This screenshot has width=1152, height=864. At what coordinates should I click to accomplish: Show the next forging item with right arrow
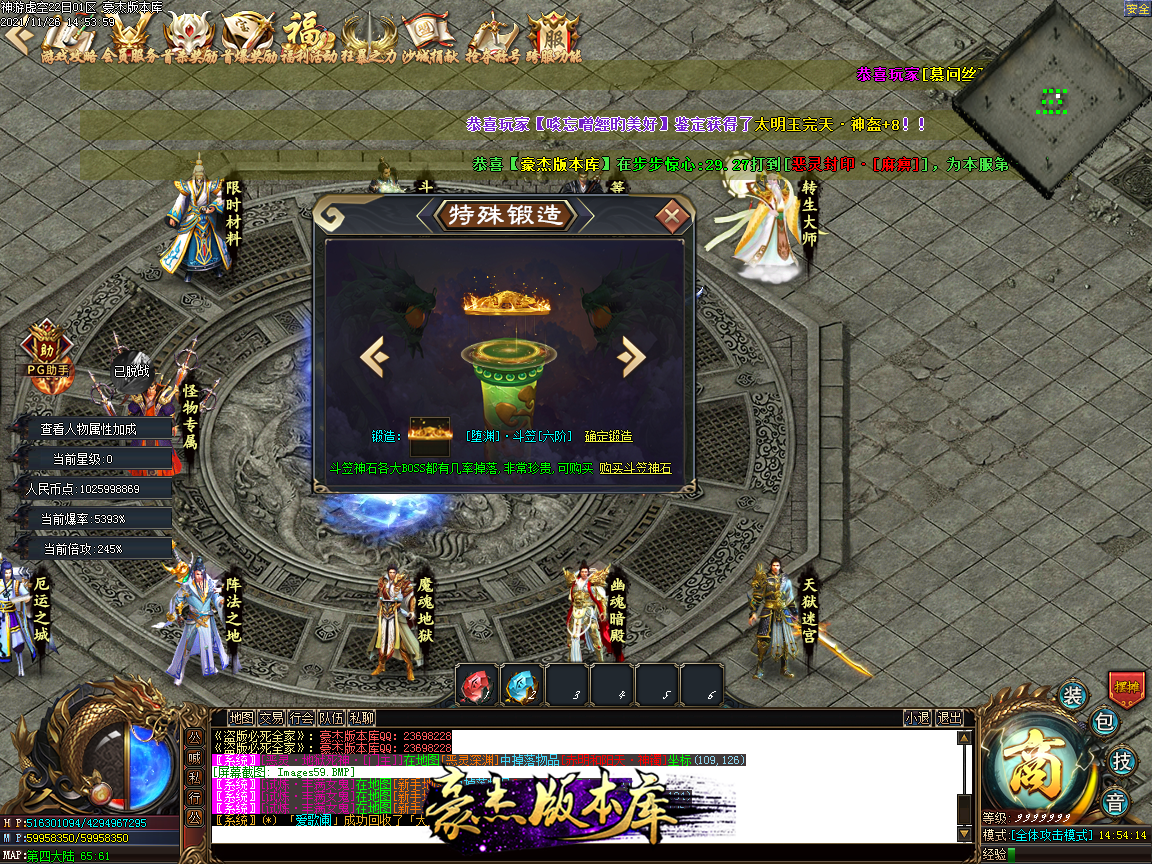(x=631, y=356)
